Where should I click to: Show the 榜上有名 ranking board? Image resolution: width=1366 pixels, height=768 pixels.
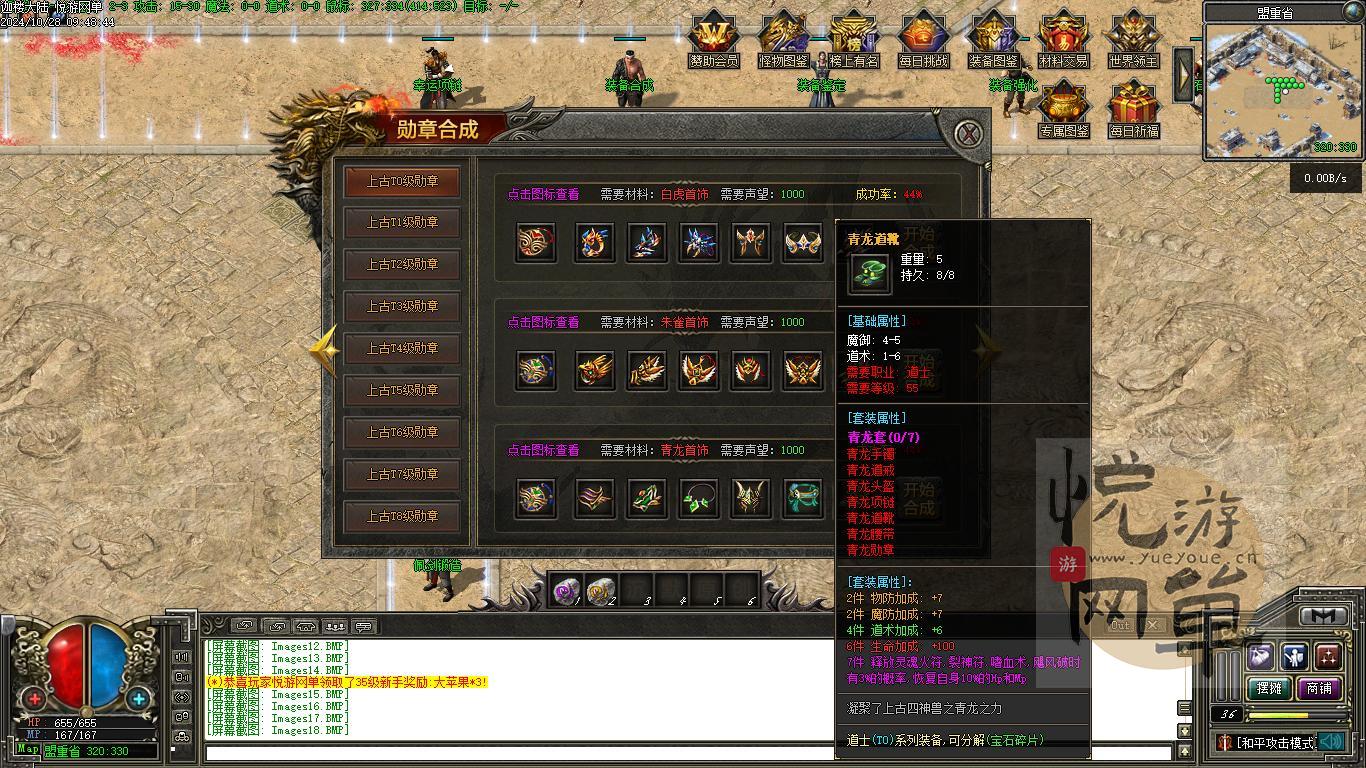pyautogui.click(x=853, y=38)
